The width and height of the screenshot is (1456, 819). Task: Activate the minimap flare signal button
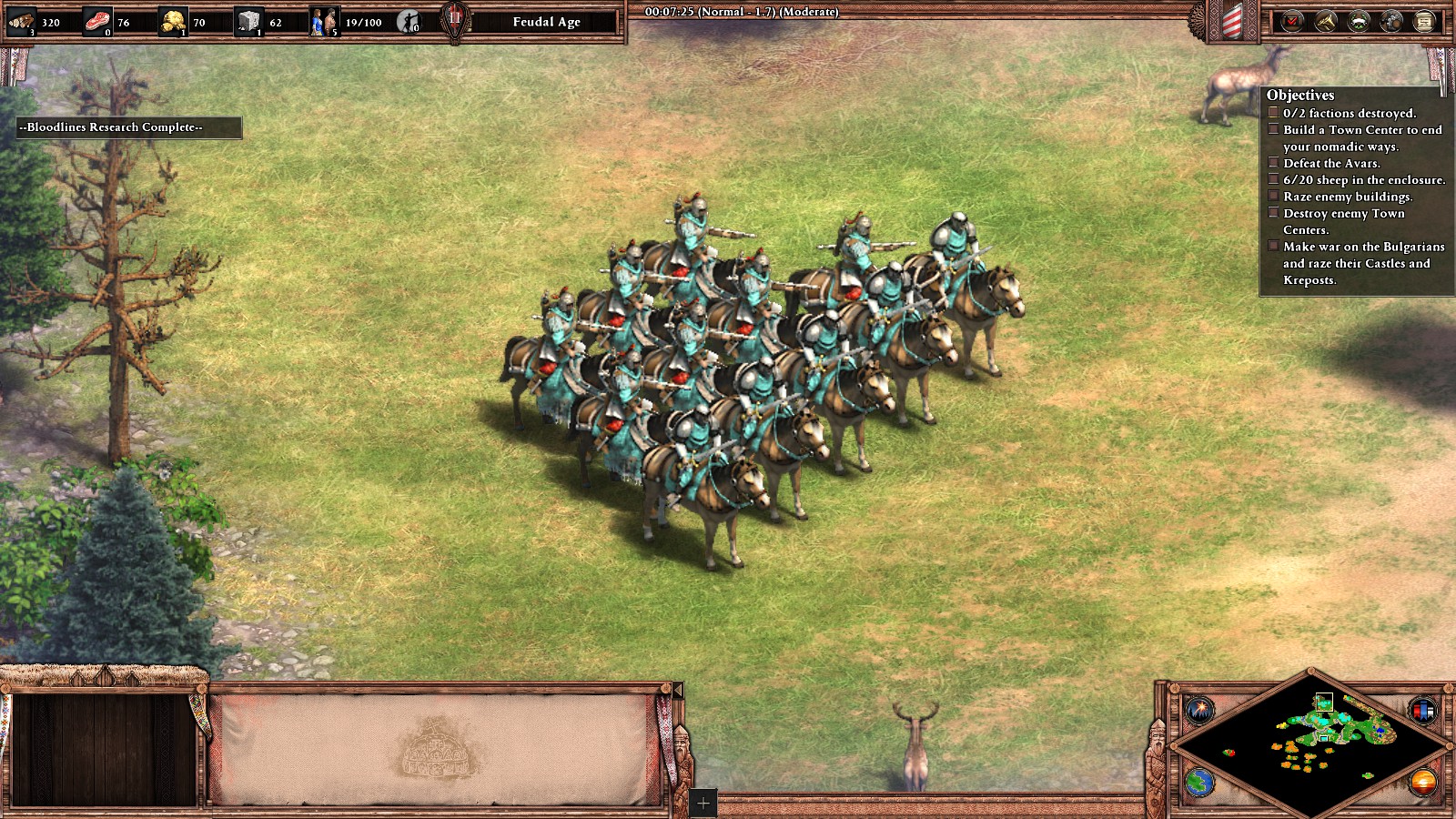pyautogui.click(x=1199, y=708)
